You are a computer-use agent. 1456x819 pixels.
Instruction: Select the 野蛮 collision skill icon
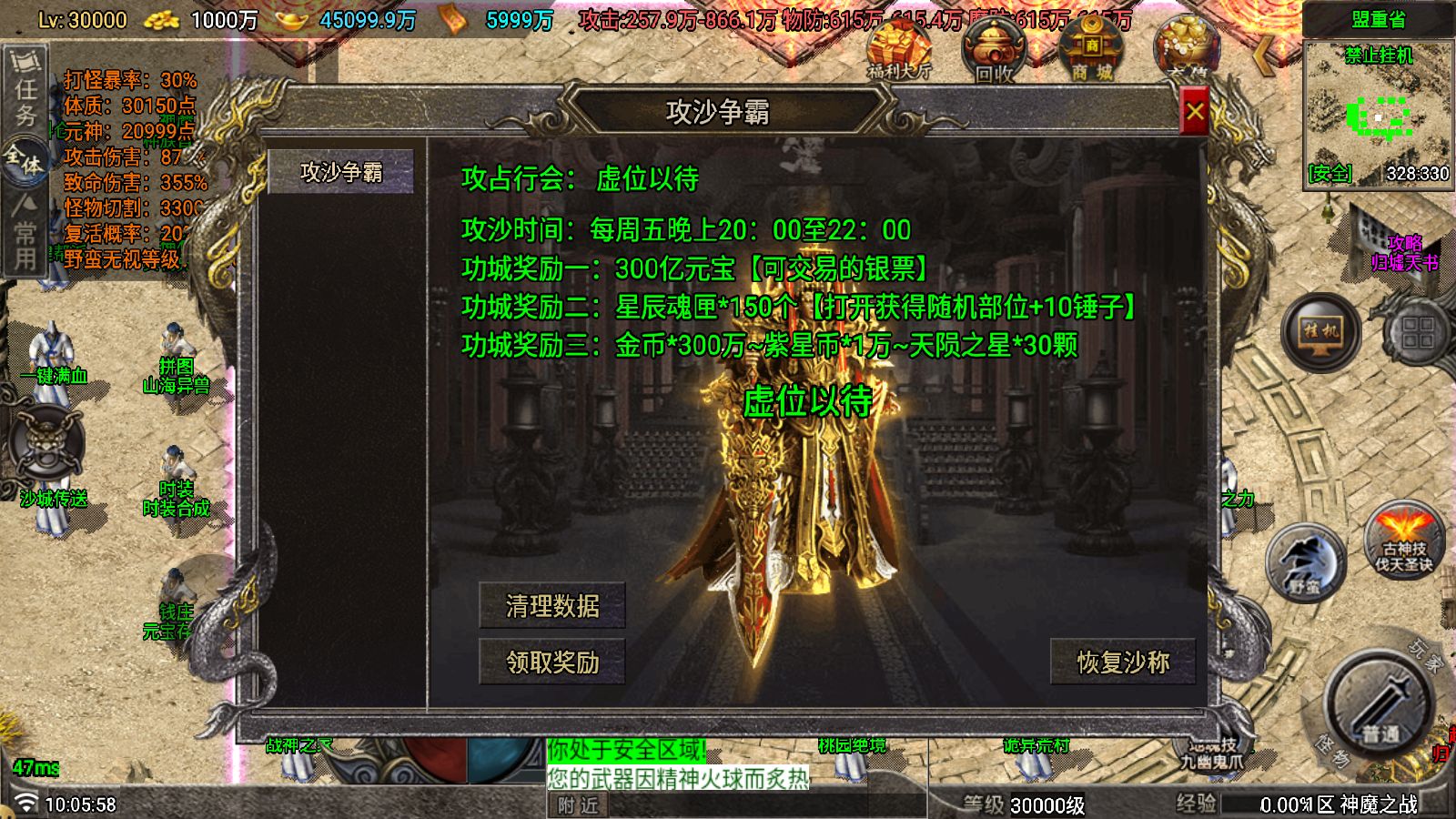[x=1305, y=561]
